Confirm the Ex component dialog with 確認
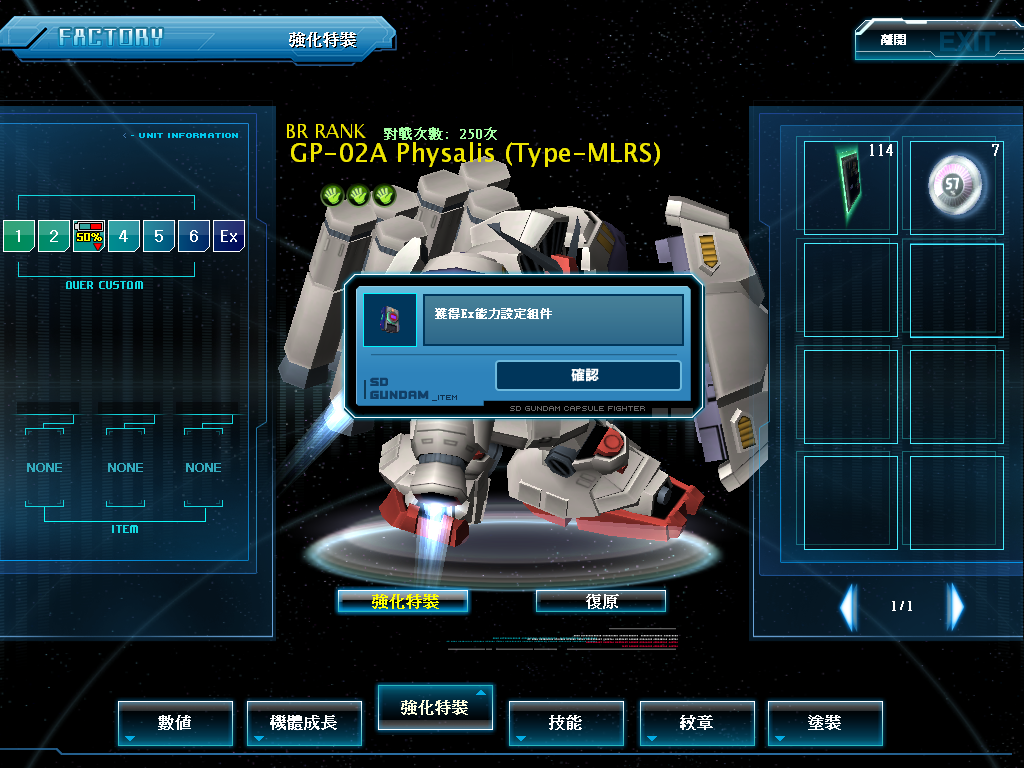1024x768 pixels. pos(588,376)
